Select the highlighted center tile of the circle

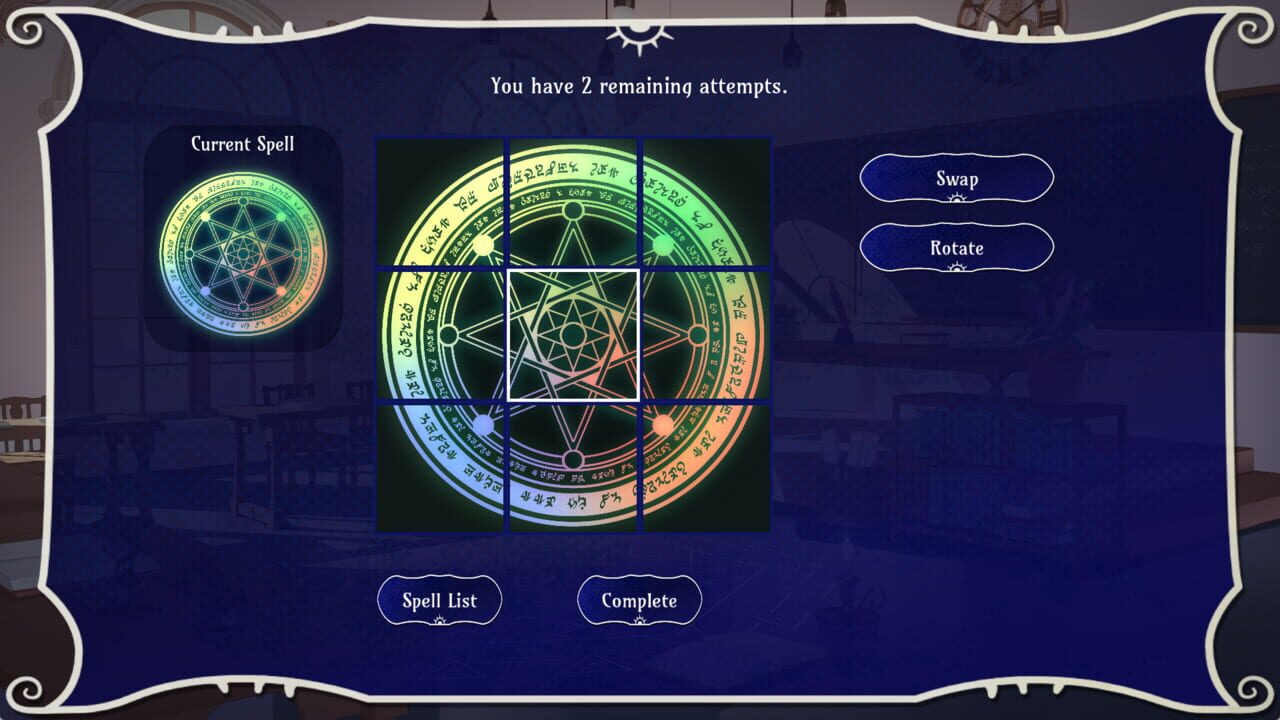pyautogui.click(x=573, y=335)
